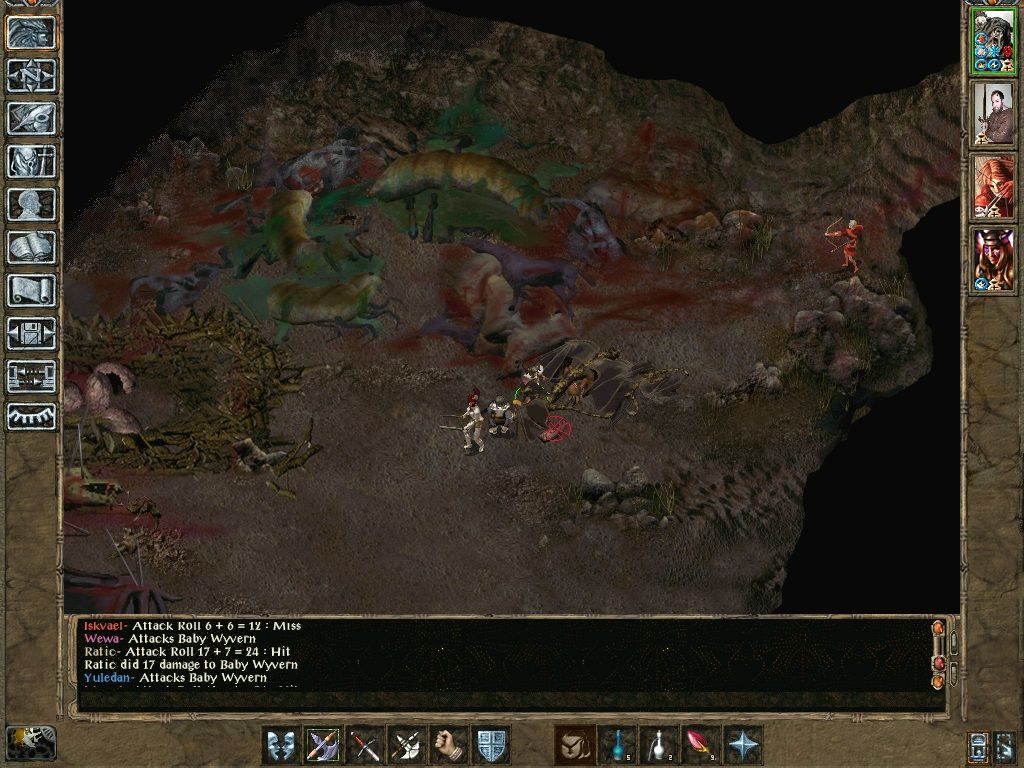Select the bearded man's party portrait

(992, 113)
